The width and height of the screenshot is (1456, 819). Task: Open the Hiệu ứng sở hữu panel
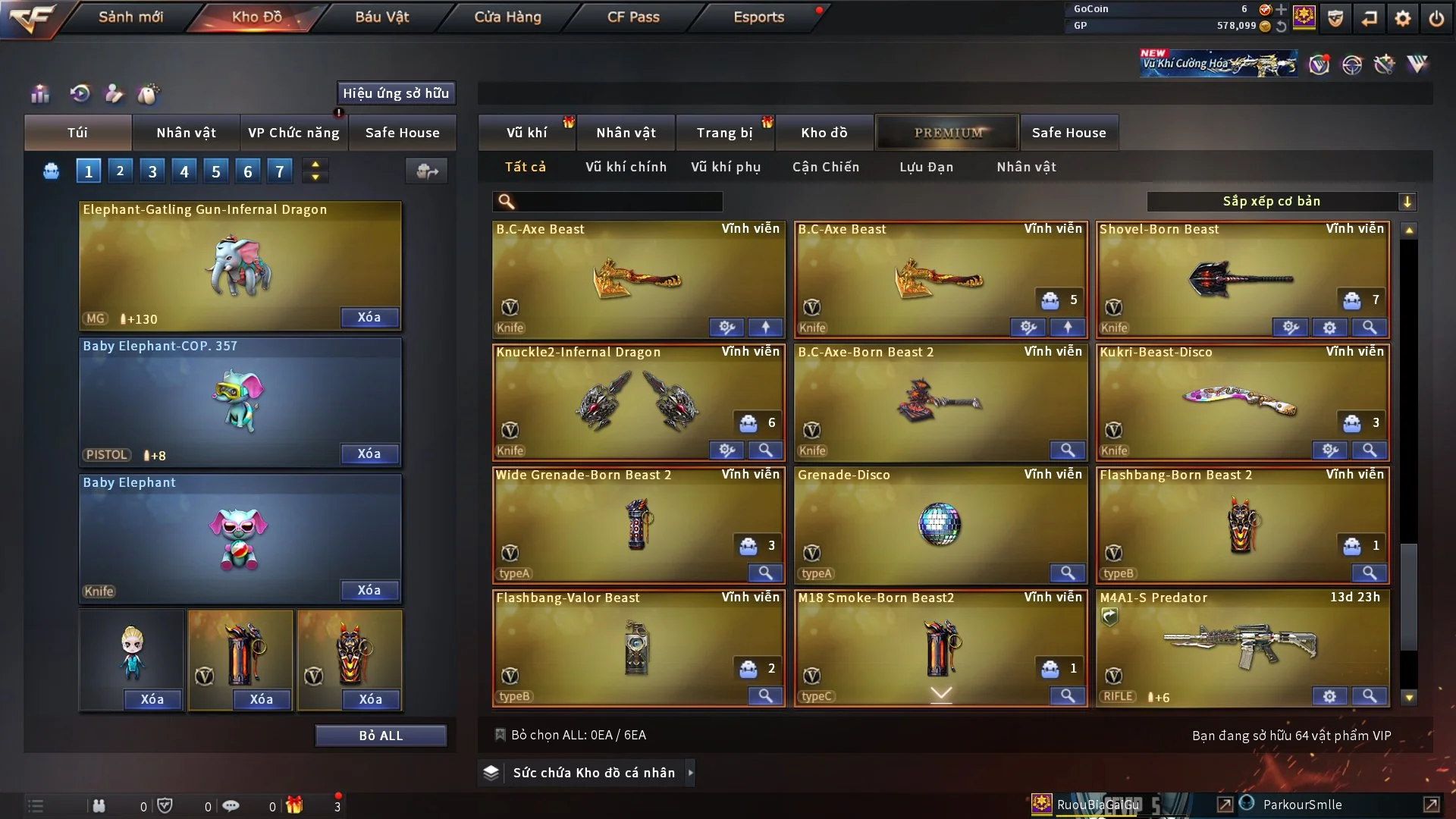tap(396, 93)
